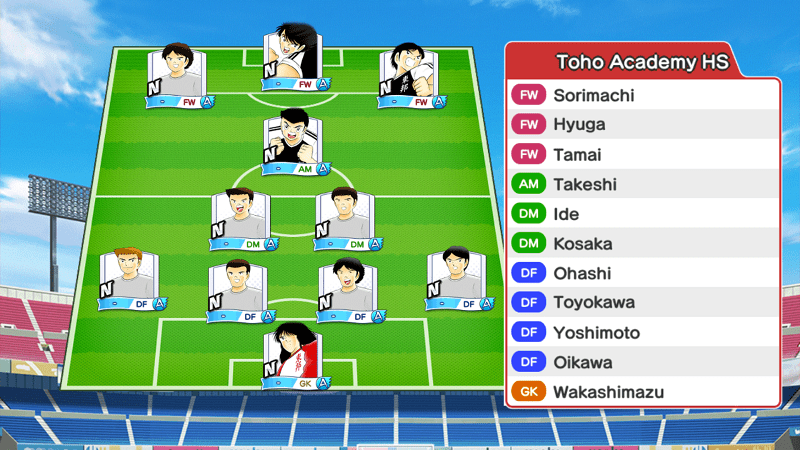The image size is (800, 450).
Task: Choose Yoshimoto's defender entry
Action: coord(642,332)
